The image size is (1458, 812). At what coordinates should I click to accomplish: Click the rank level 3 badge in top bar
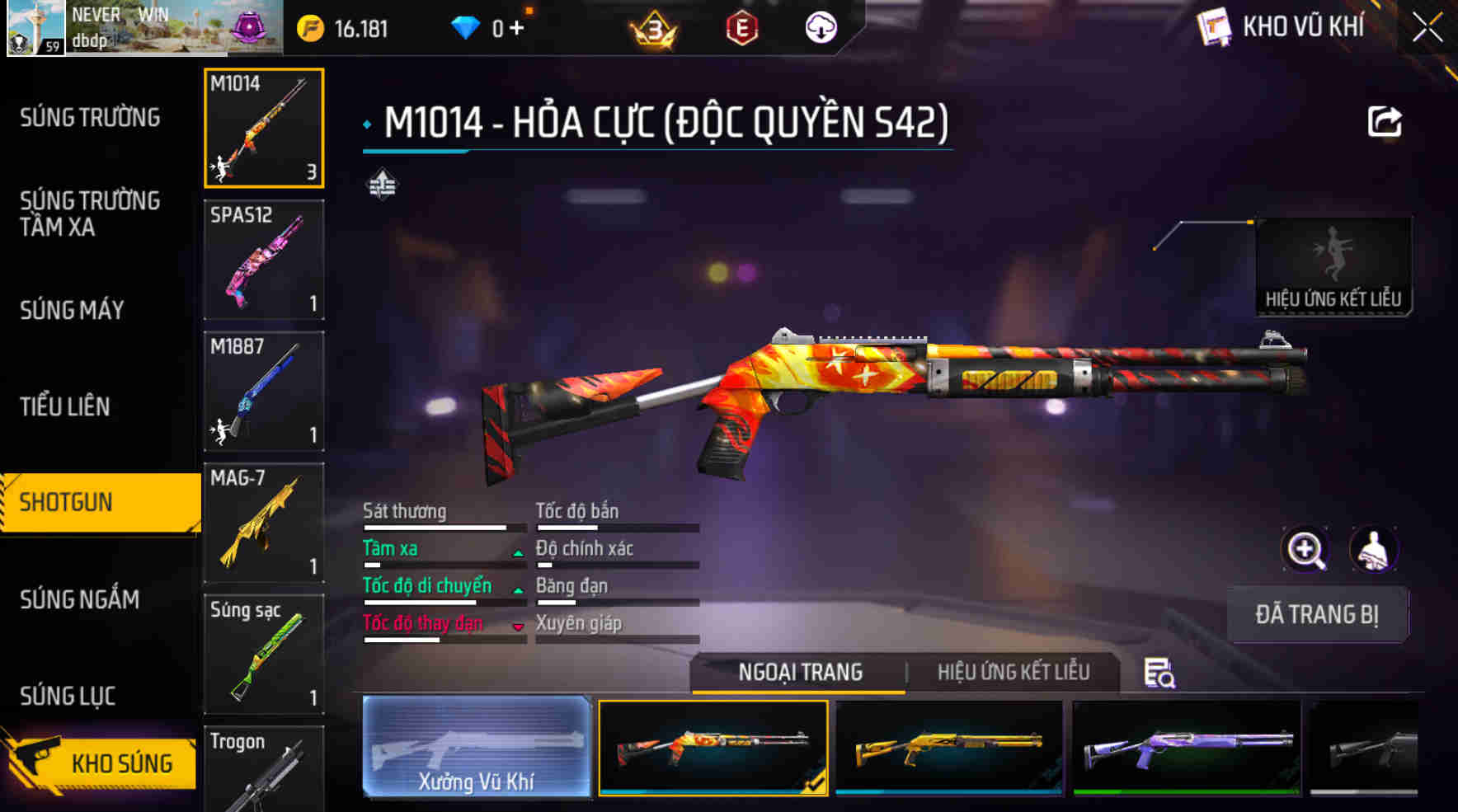[x=654, y=27]
